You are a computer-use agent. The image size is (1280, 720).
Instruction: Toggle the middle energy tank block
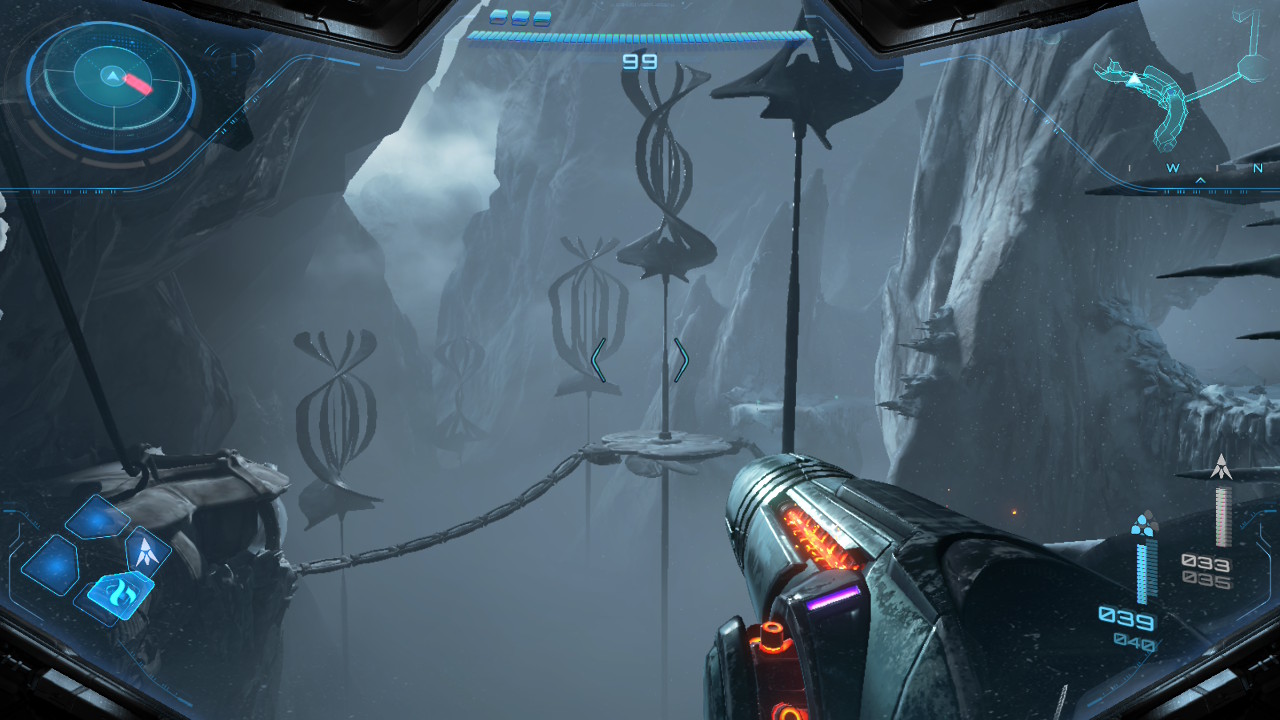[521, 17]
